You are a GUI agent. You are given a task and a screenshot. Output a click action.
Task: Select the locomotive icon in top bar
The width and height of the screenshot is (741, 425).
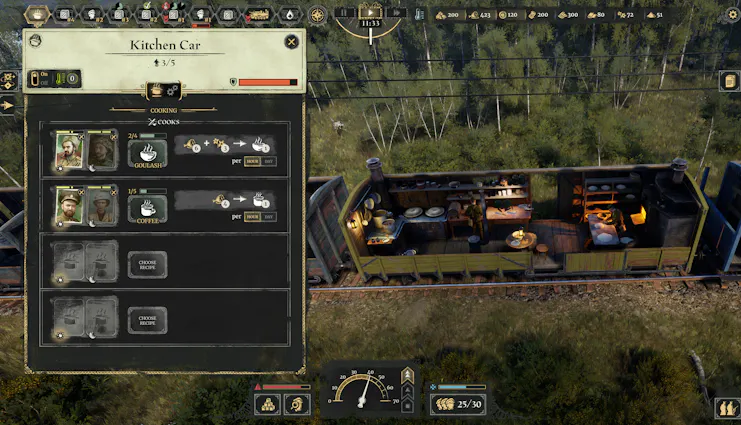pos(257,15)
